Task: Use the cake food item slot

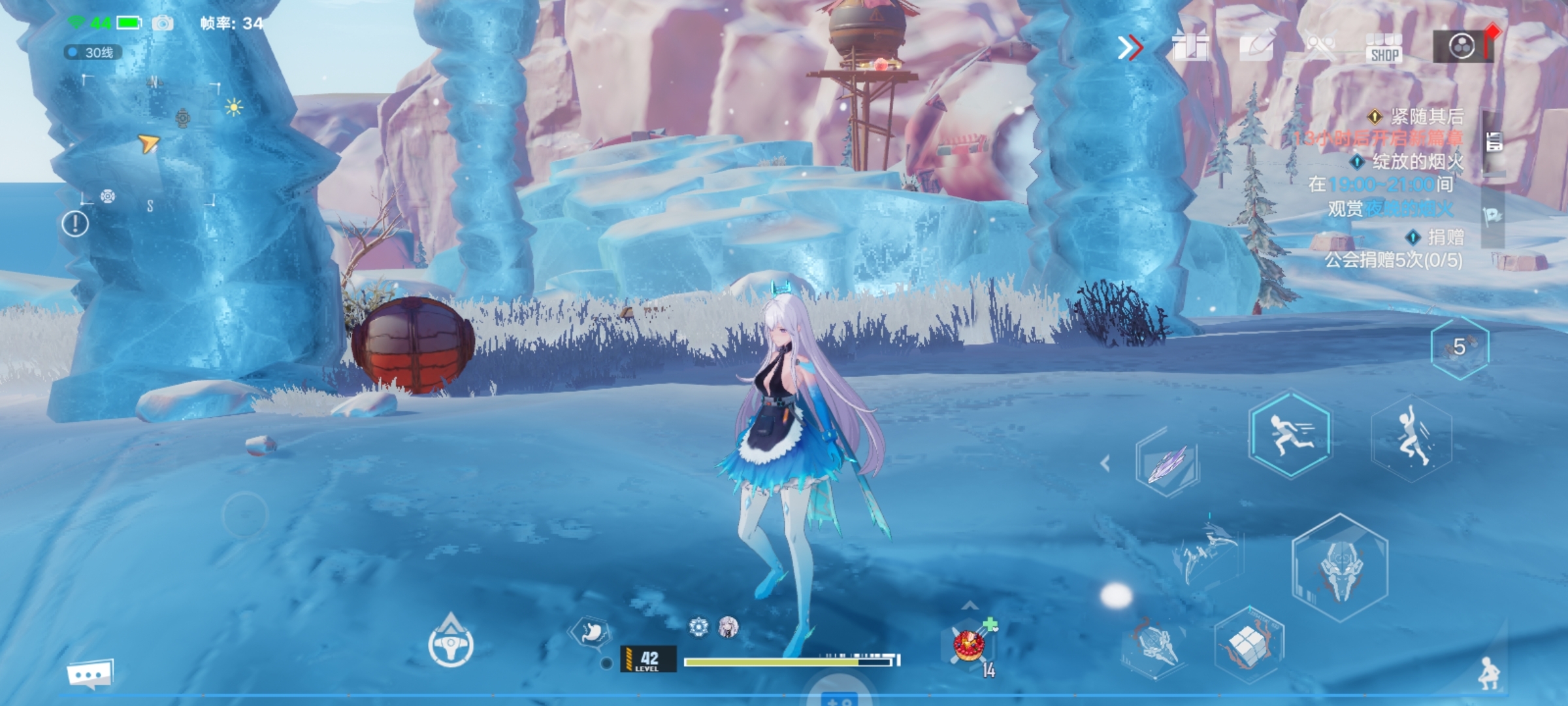Action: 970,645
